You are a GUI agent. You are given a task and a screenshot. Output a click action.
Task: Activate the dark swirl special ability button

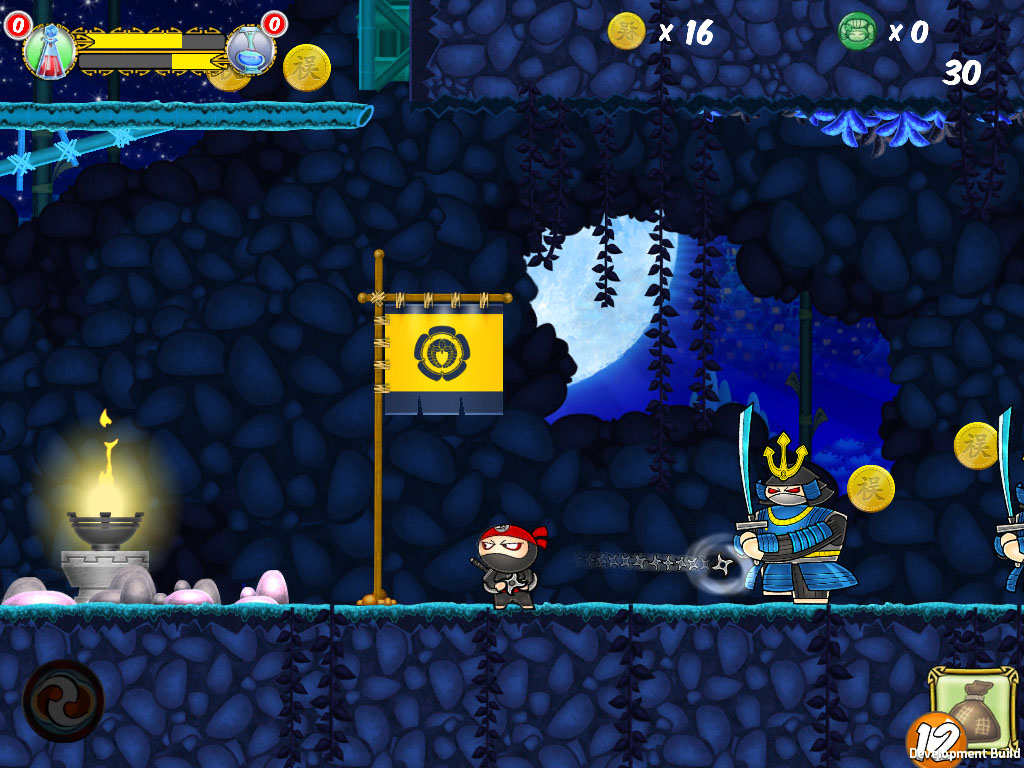[63, 700]
